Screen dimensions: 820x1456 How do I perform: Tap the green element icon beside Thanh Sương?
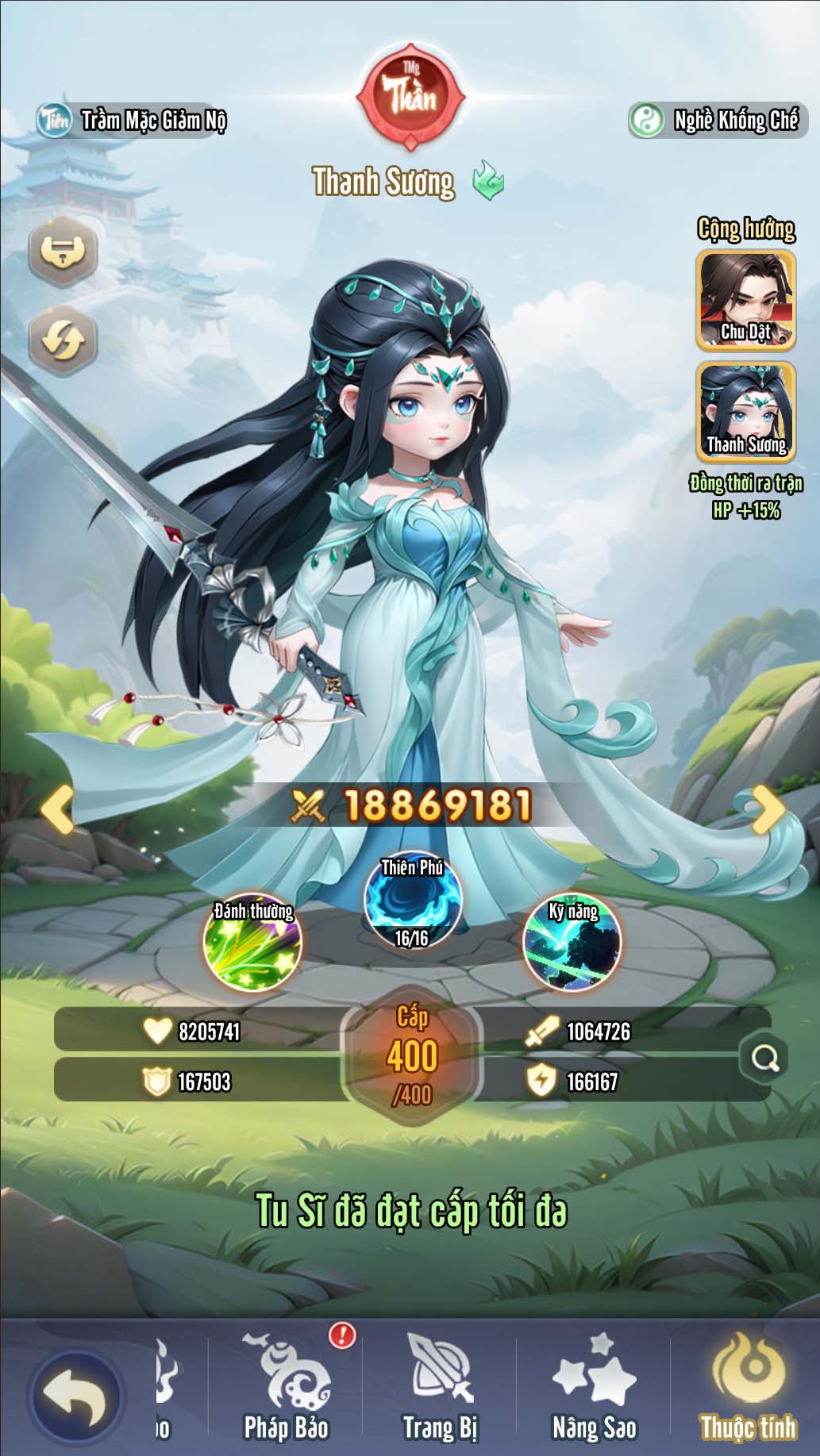pos(488,181)
